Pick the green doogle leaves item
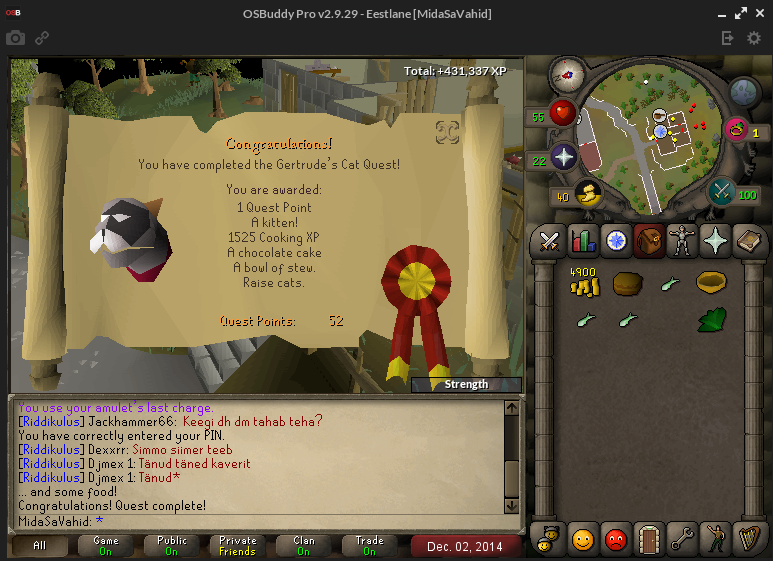The height and width of the screenshot is (561, 773). [711, 320]
